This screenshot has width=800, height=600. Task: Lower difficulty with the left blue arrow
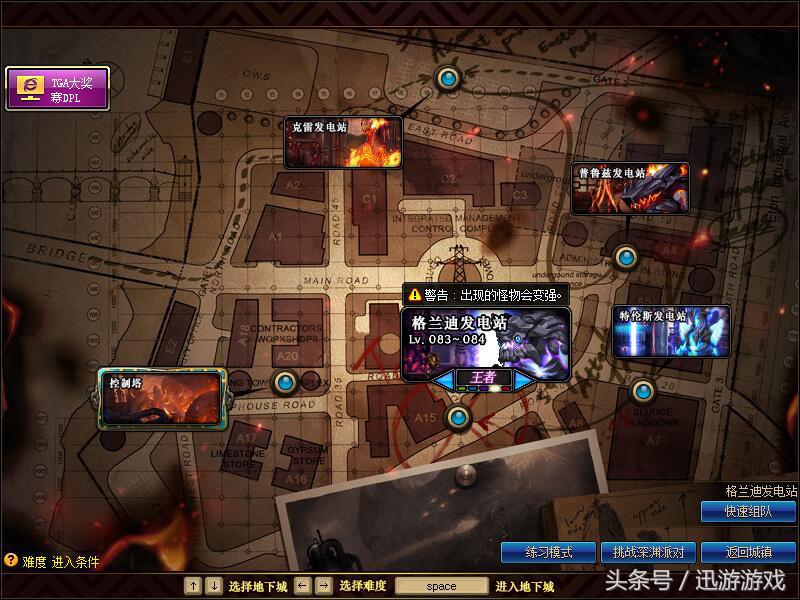(x=441, y=379)
